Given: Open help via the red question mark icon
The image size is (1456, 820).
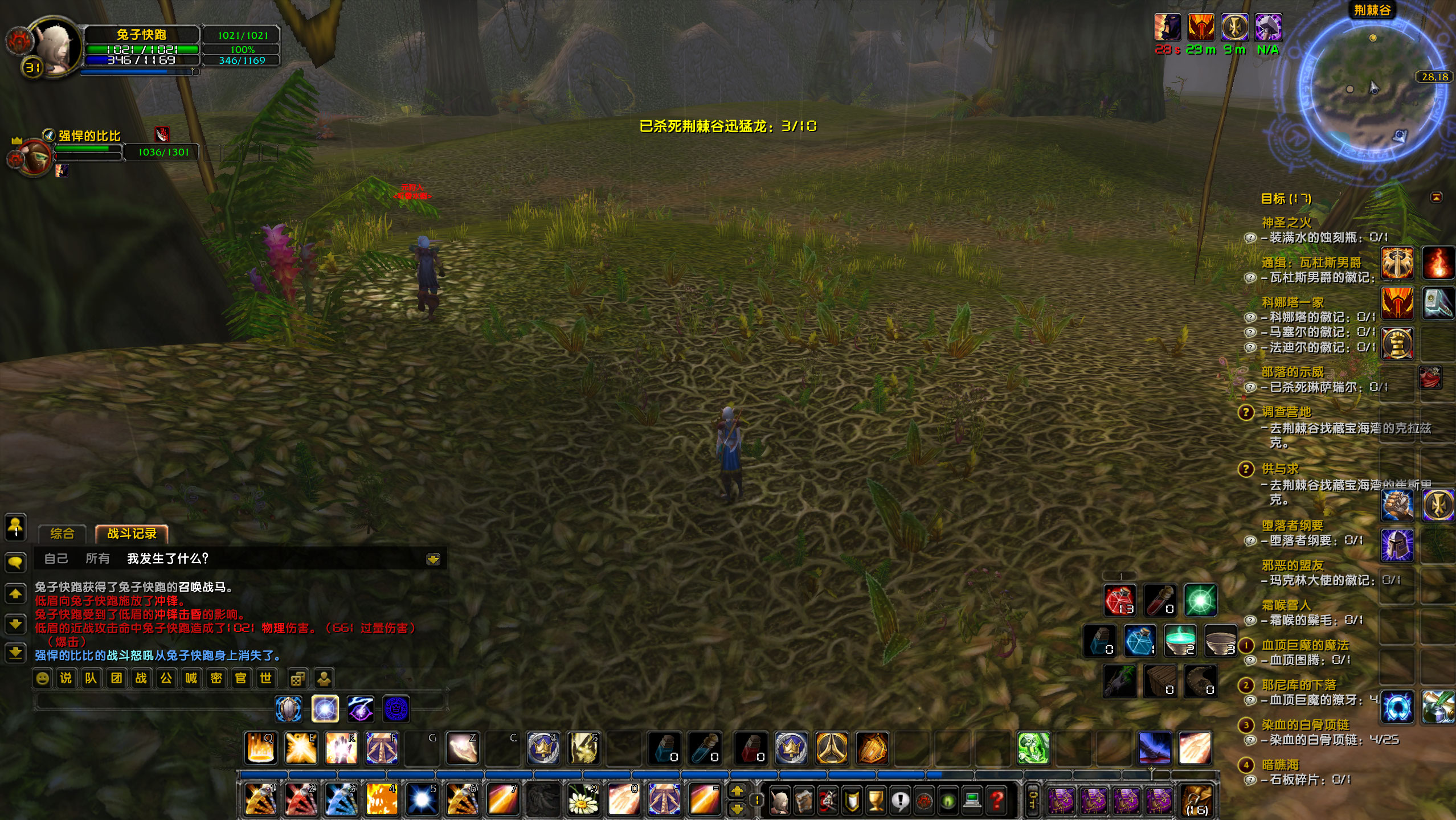Looking at the screenshot, I should click(x=997, y=800).
